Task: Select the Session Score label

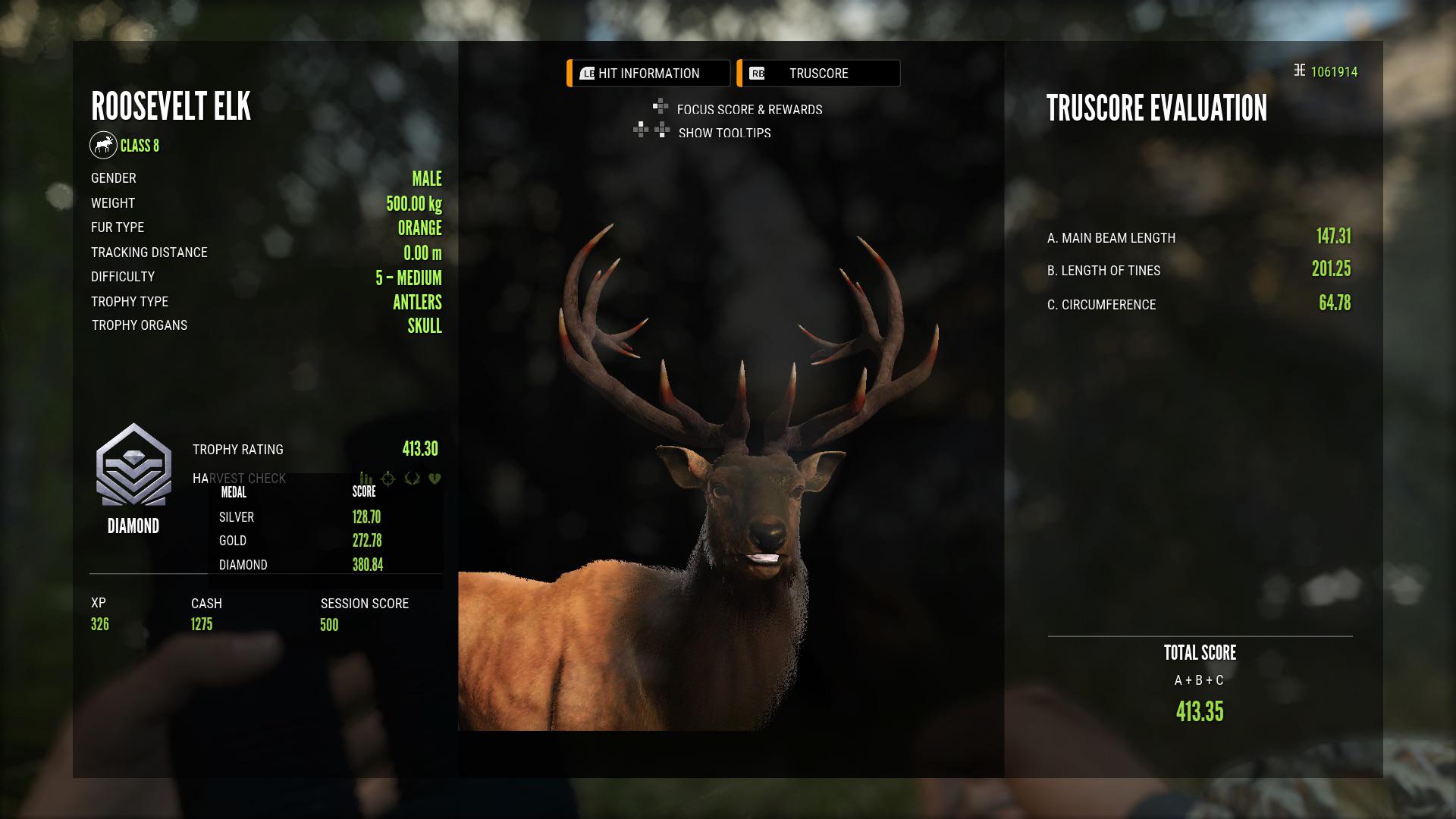Action: point(363,603)
